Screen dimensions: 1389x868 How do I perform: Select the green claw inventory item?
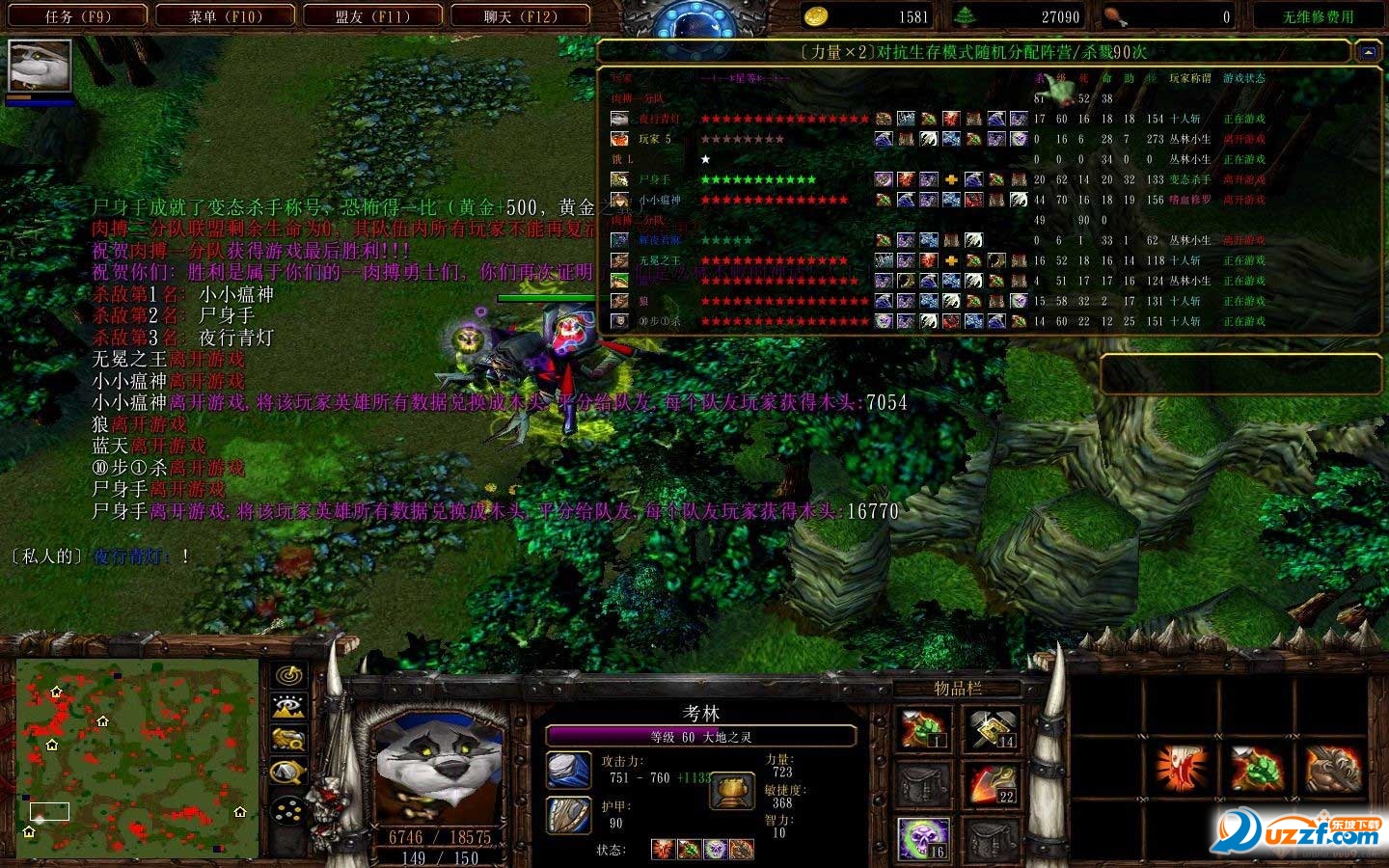[x=923, y=729]
